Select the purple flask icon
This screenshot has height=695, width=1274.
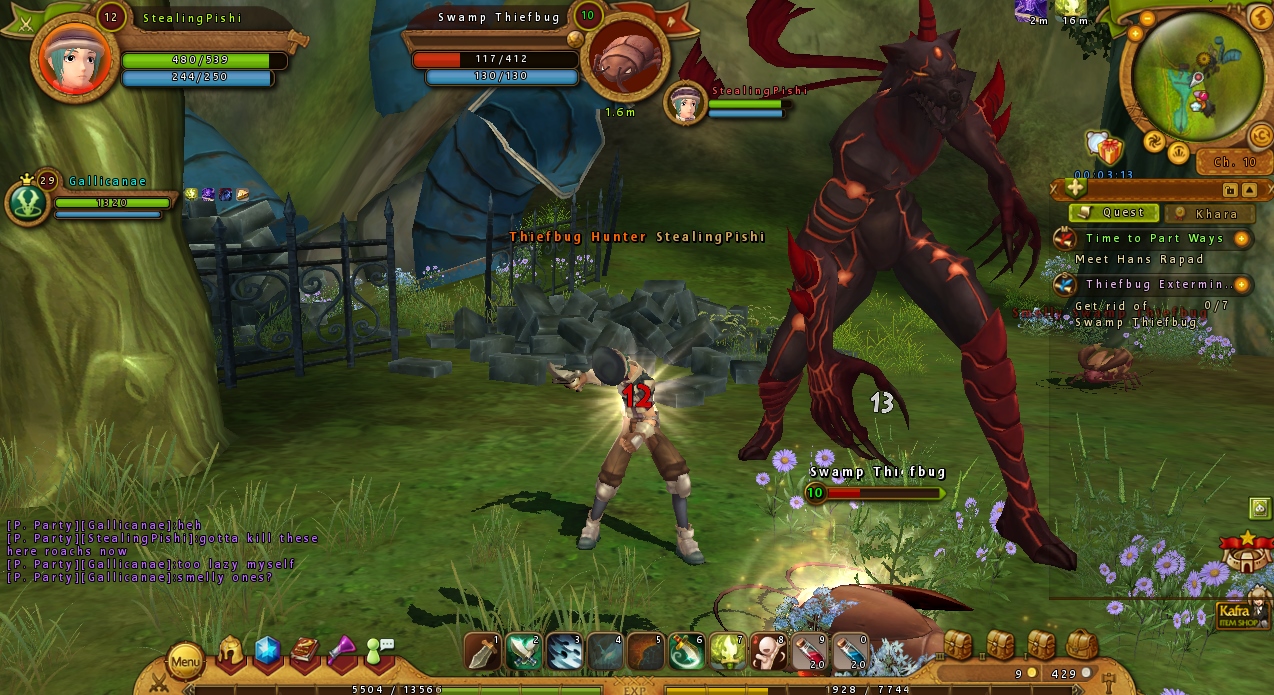[x=342, y=652]
